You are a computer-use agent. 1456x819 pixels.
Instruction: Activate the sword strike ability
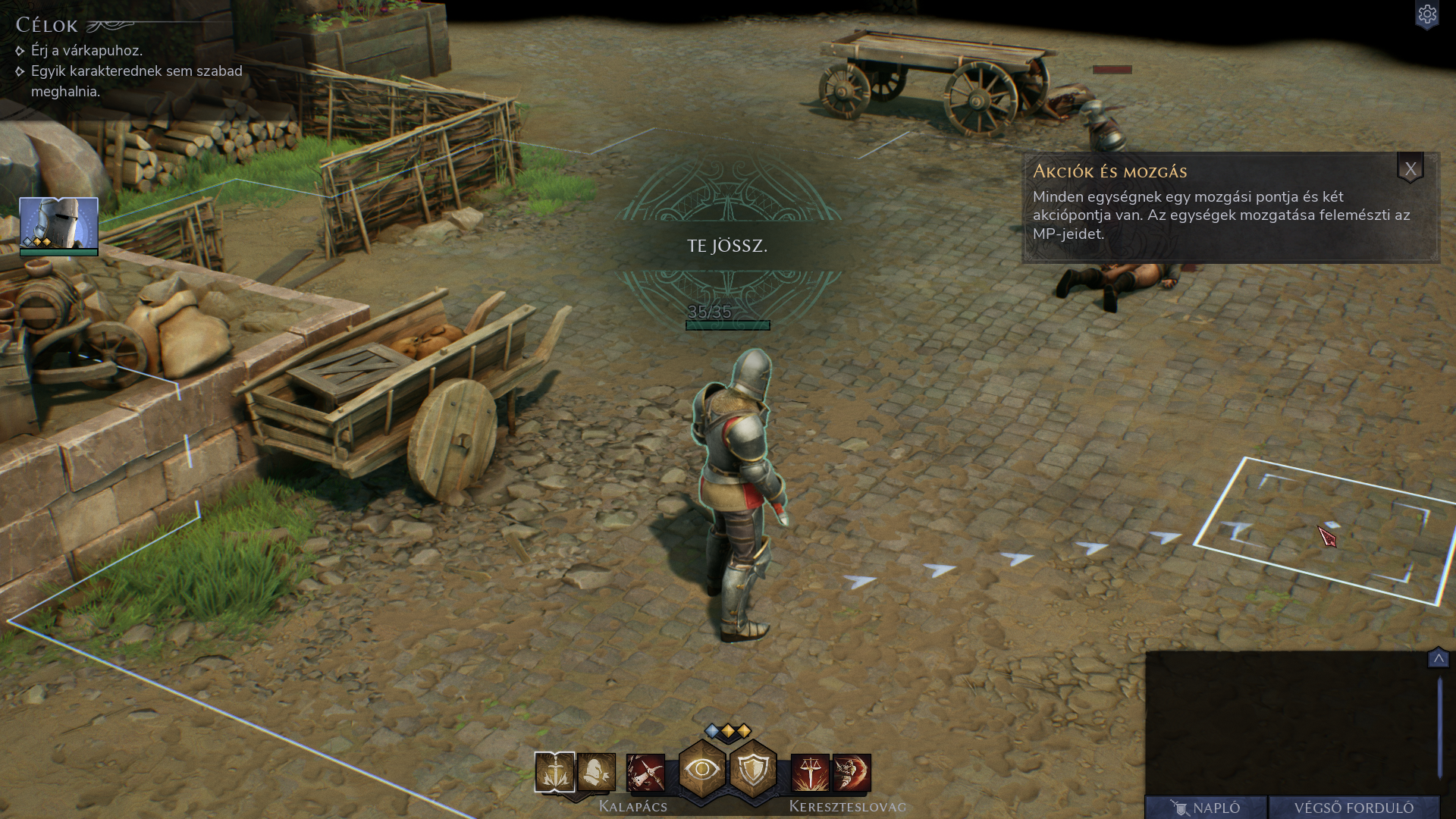(x=554, y=773)
